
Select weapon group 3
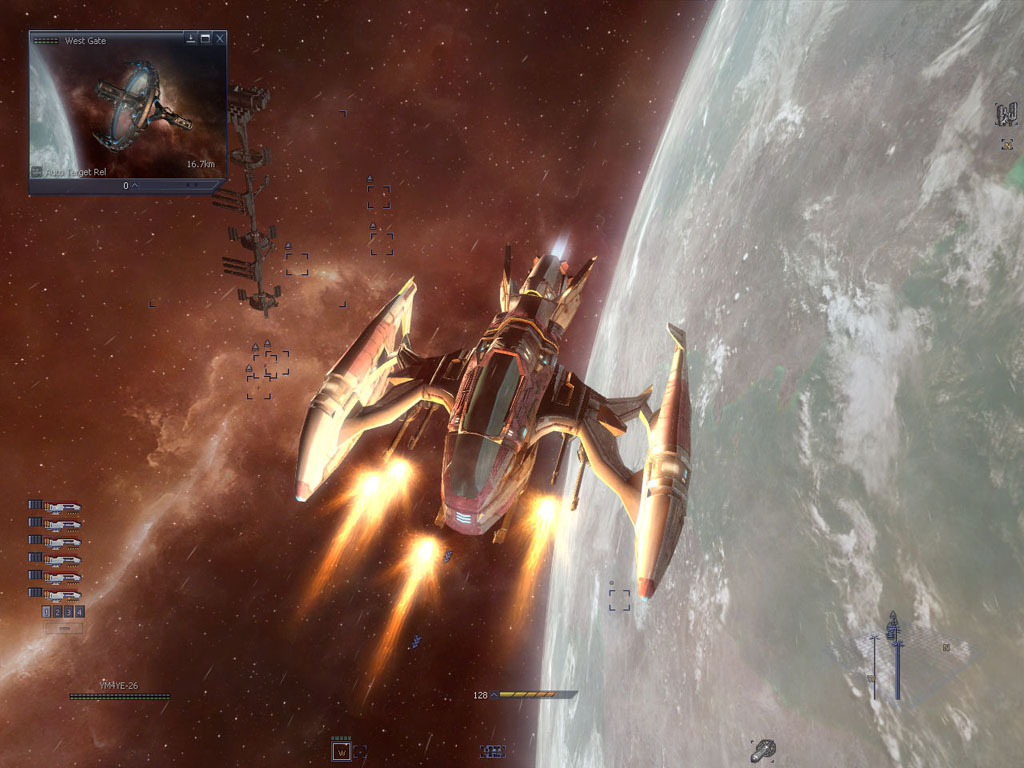point(69,611)
